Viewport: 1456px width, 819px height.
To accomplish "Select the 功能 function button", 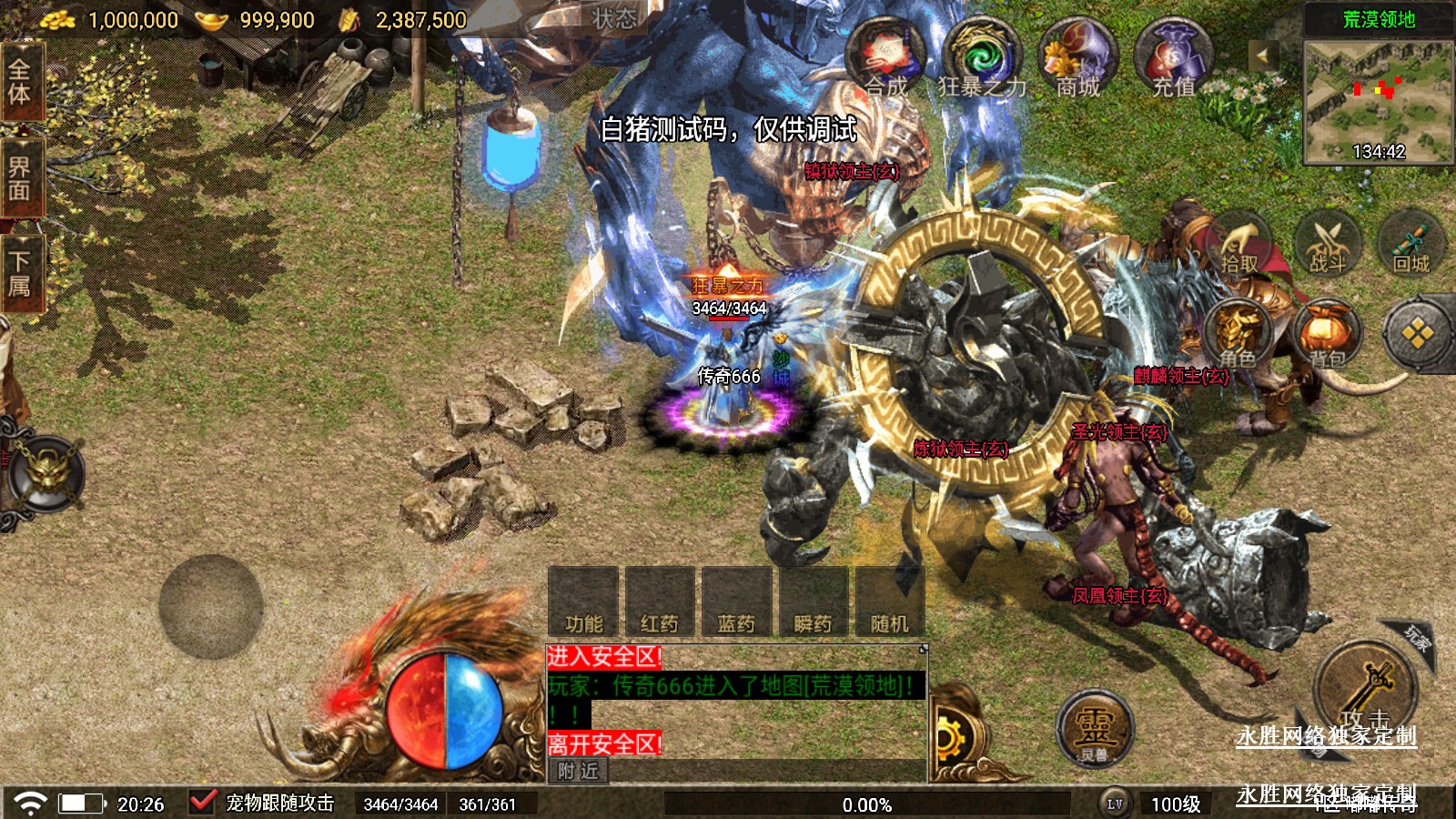I will click(x=583, y=602).
